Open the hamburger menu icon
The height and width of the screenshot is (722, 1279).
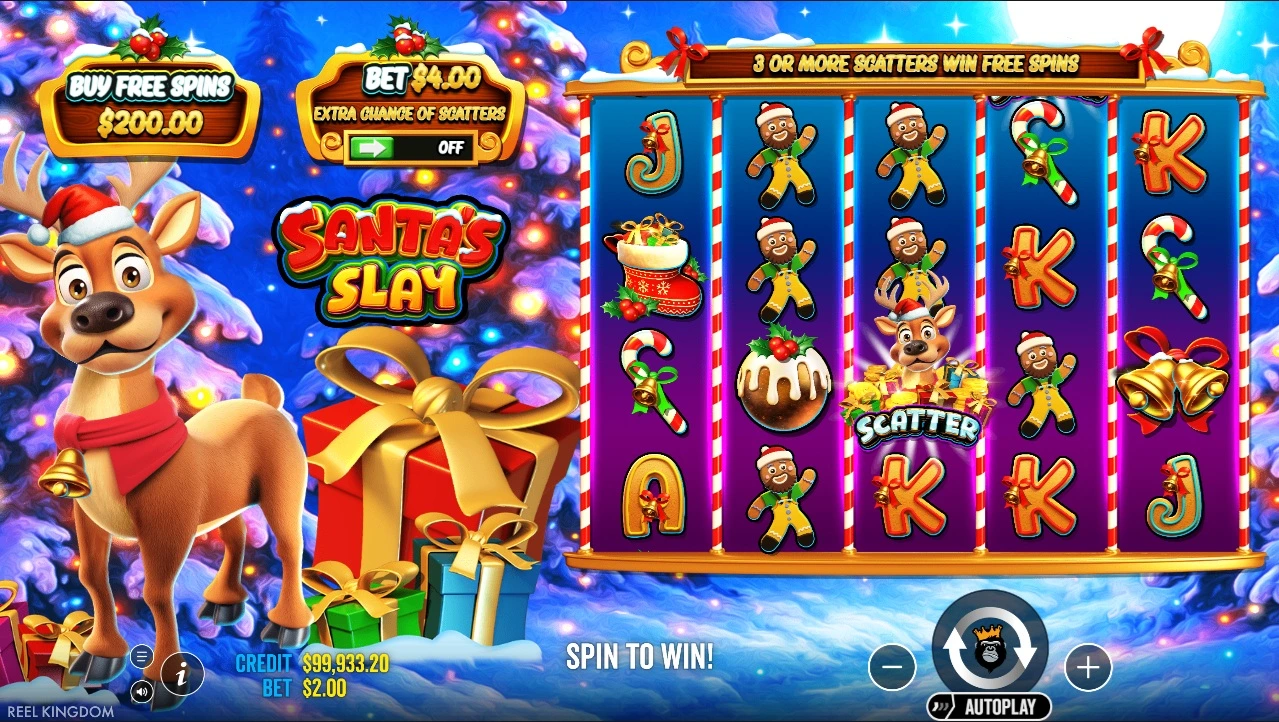[x=142, y=657]
